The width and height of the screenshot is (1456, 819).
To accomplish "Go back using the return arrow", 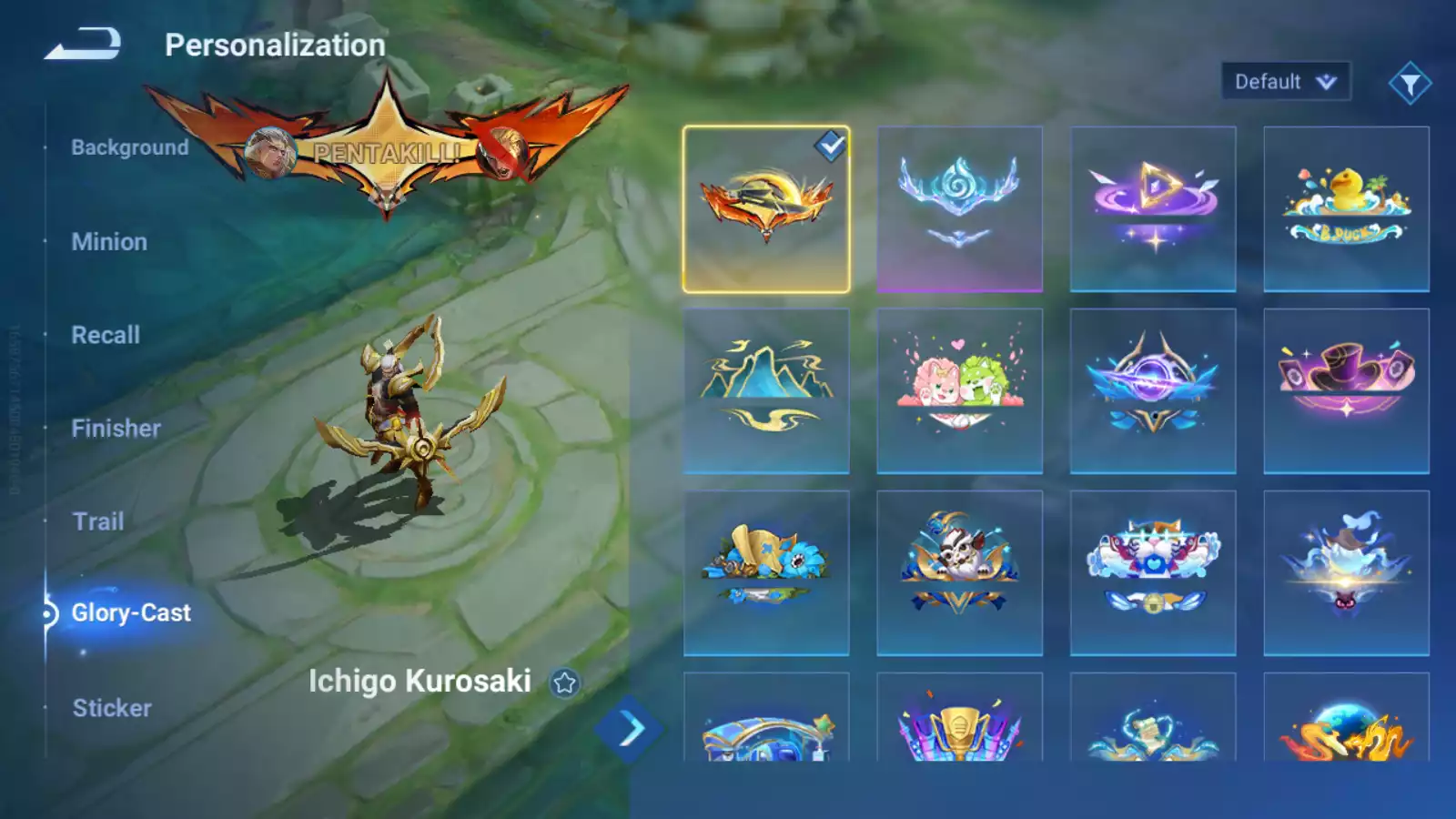I will coord(83,44).
